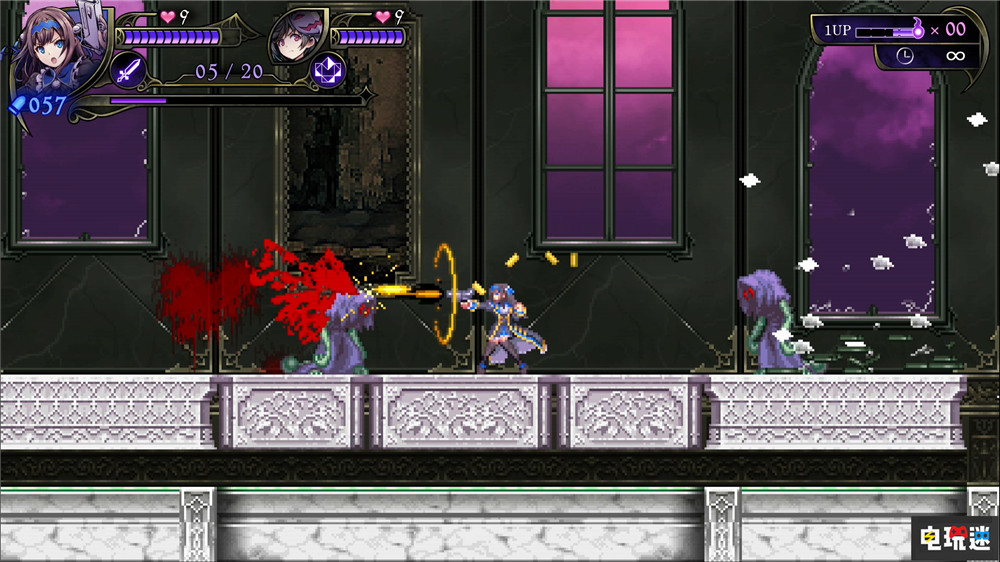Image resolution: width=1000 pixels, height=562 pixels.
Task: Click the sword weapon icon
Action: tap(129, 70)
